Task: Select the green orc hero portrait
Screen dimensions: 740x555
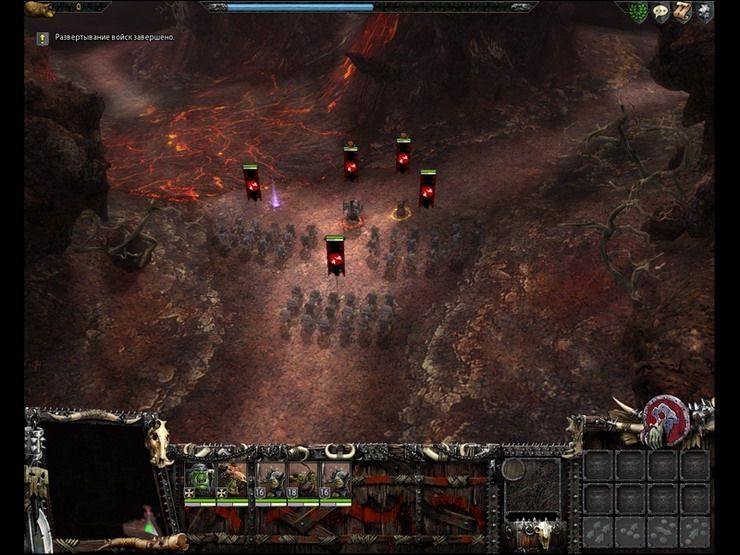Action: 200,479
